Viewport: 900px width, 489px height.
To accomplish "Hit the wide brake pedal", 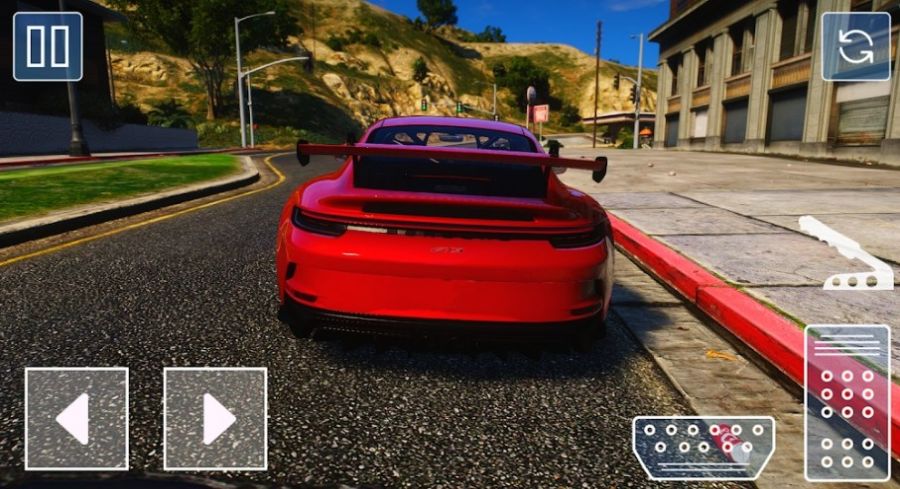I will pos(703,447).
